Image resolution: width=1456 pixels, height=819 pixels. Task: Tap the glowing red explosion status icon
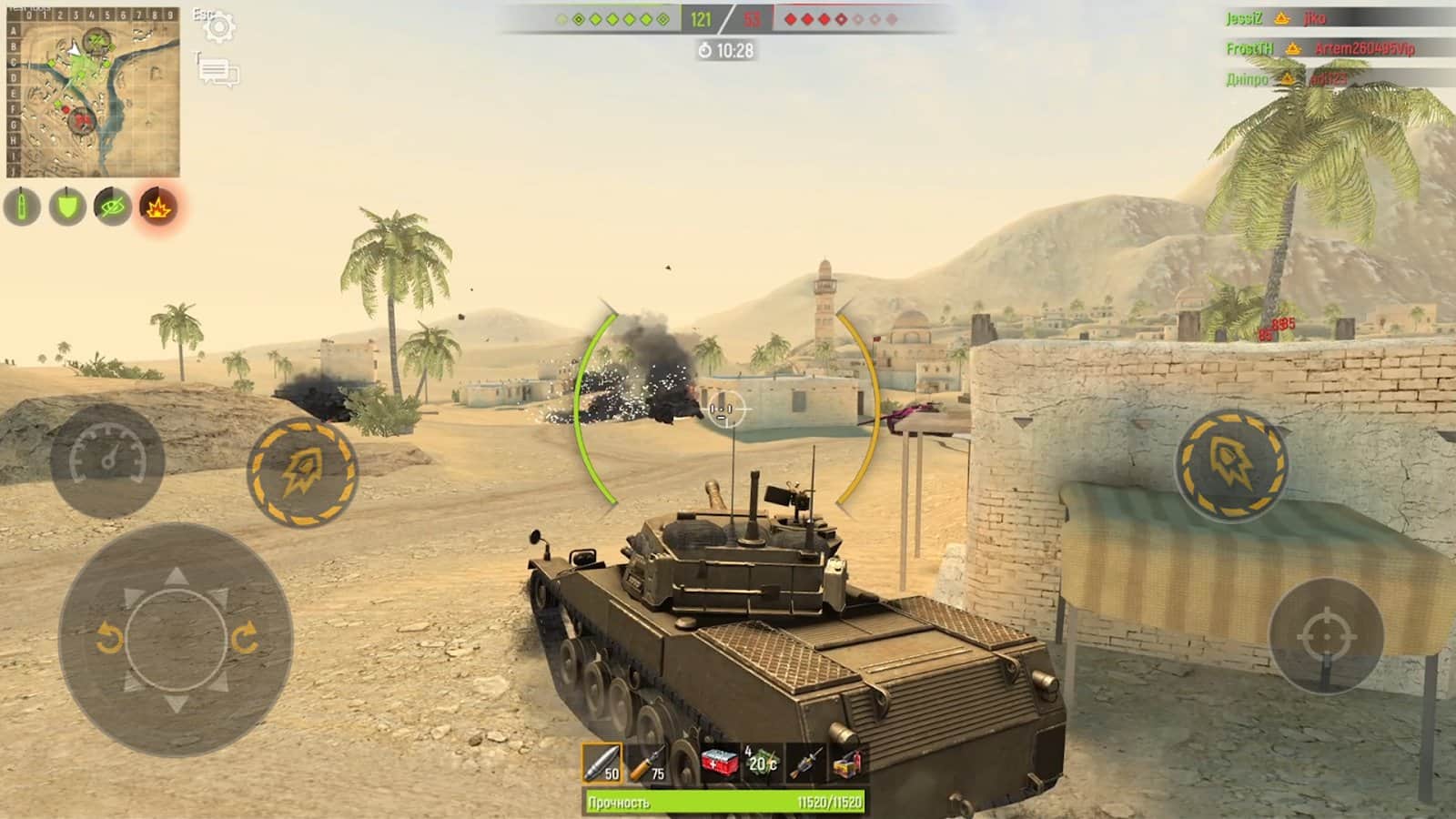pyautogui.click(x=157, y=207)
